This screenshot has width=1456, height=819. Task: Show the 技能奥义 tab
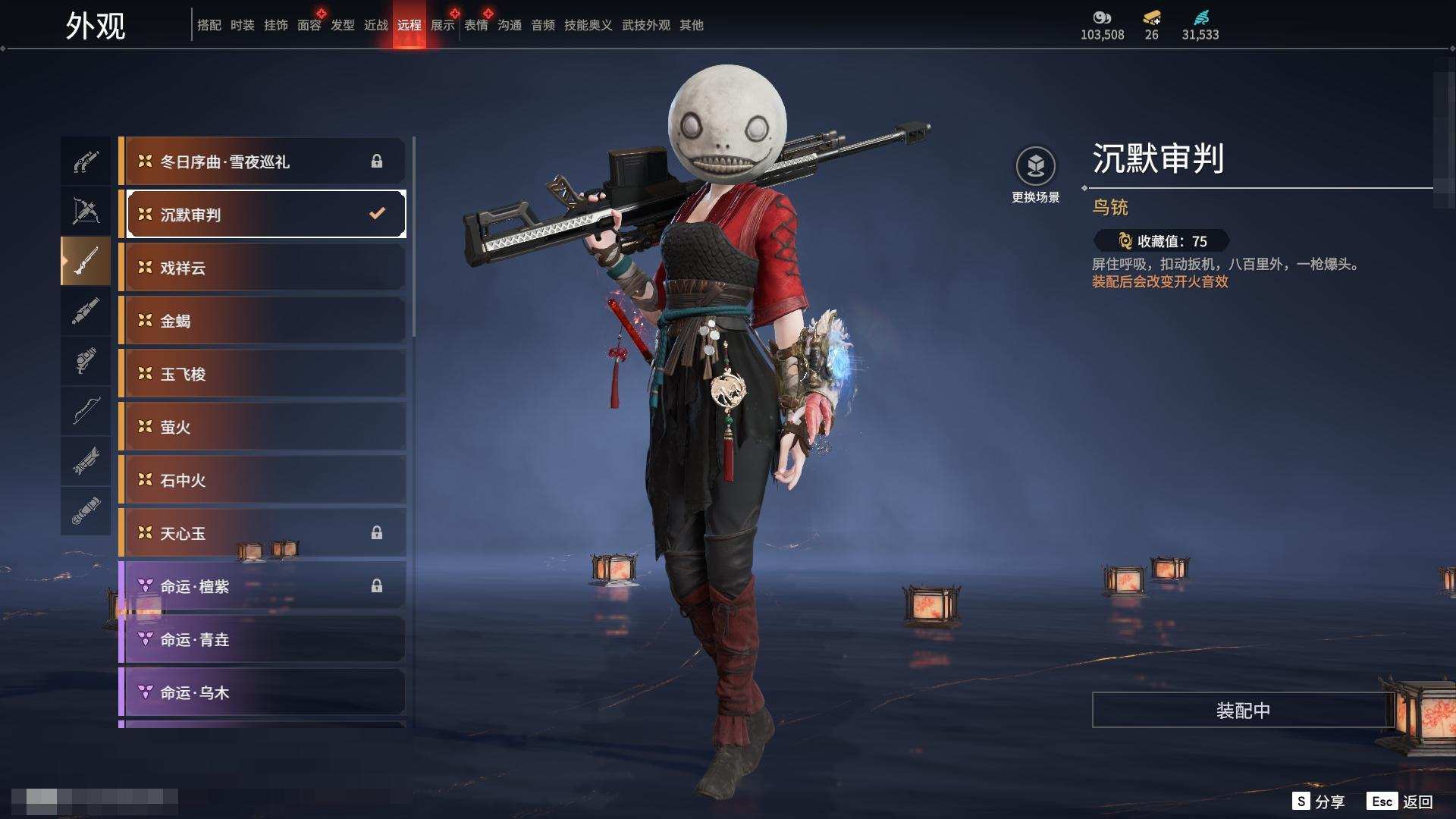[x=588, y=25]
